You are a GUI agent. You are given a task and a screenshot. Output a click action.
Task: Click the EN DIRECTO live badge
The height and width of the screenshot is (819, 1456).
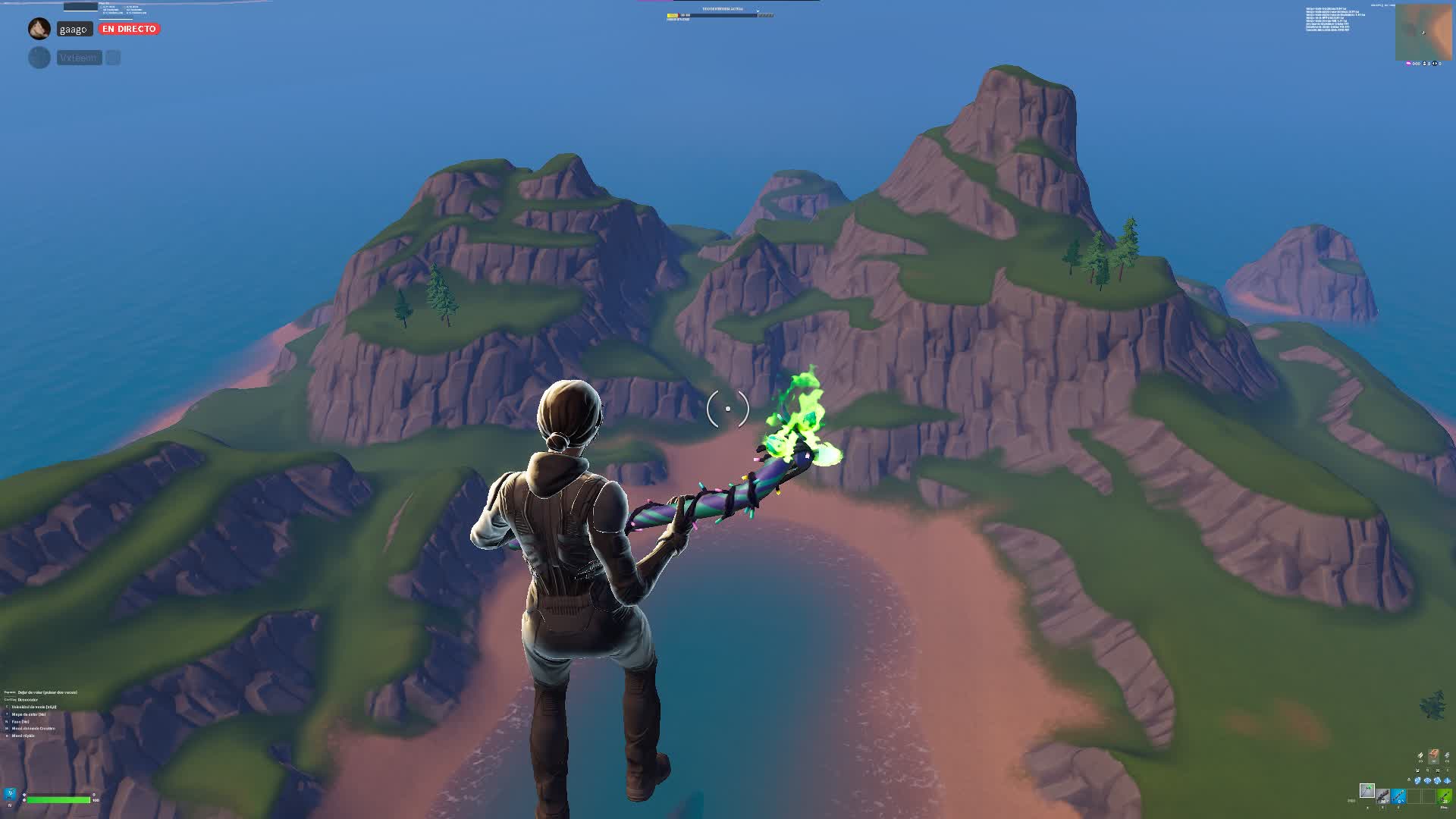tap(129, 28)
